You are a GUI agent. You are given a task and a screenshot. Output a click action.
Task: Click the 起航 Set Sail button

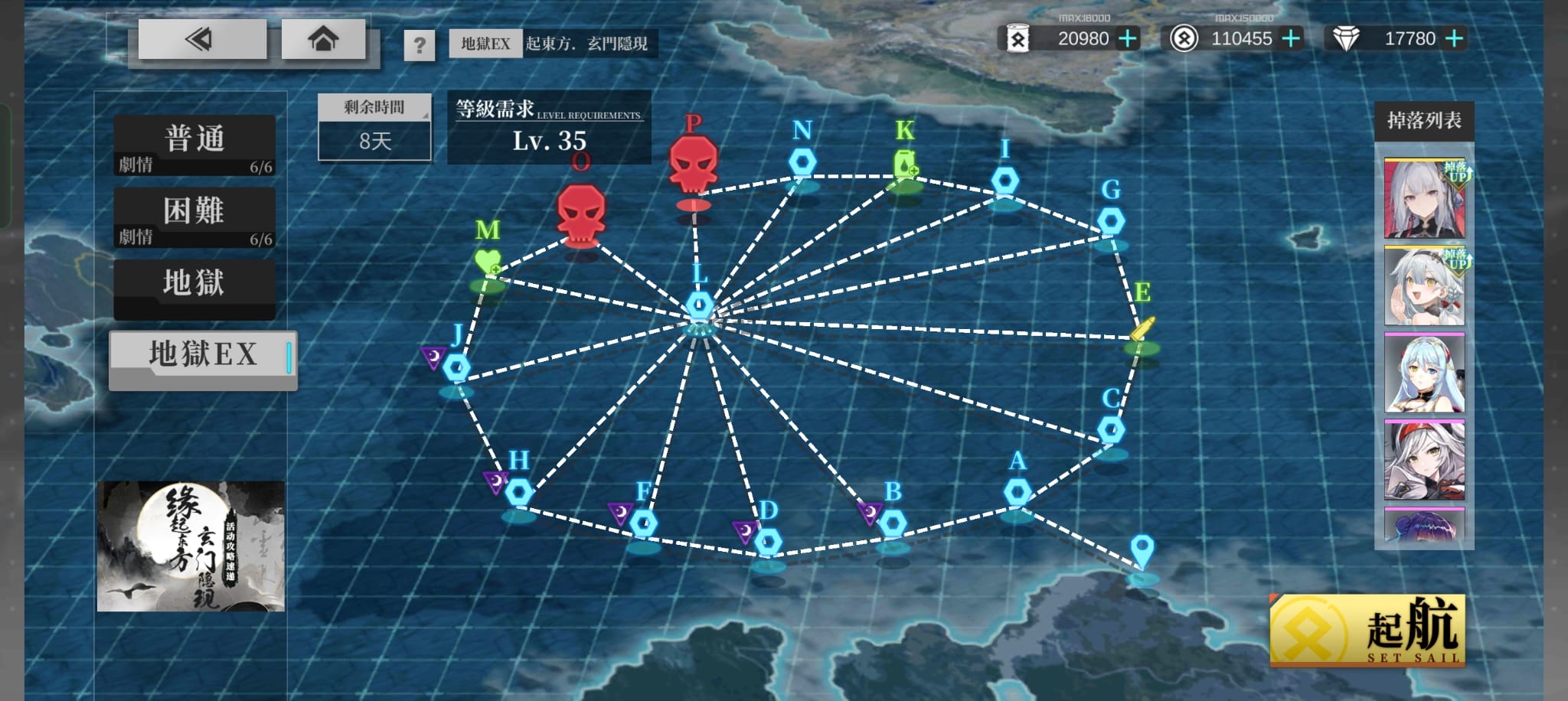[1367, 631]
